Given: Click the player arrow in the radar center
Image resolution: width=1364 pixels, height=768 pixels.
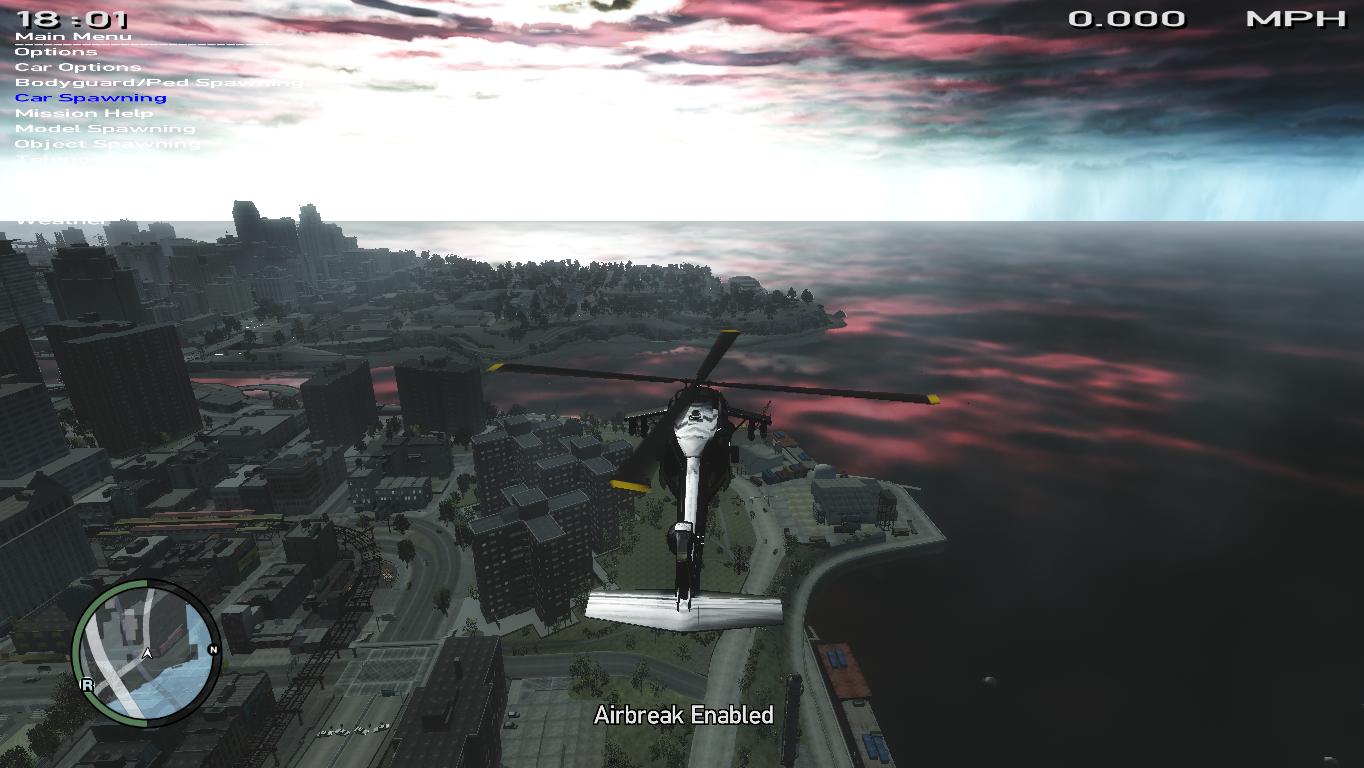Looking at the screenshot, I should point(146,651).
